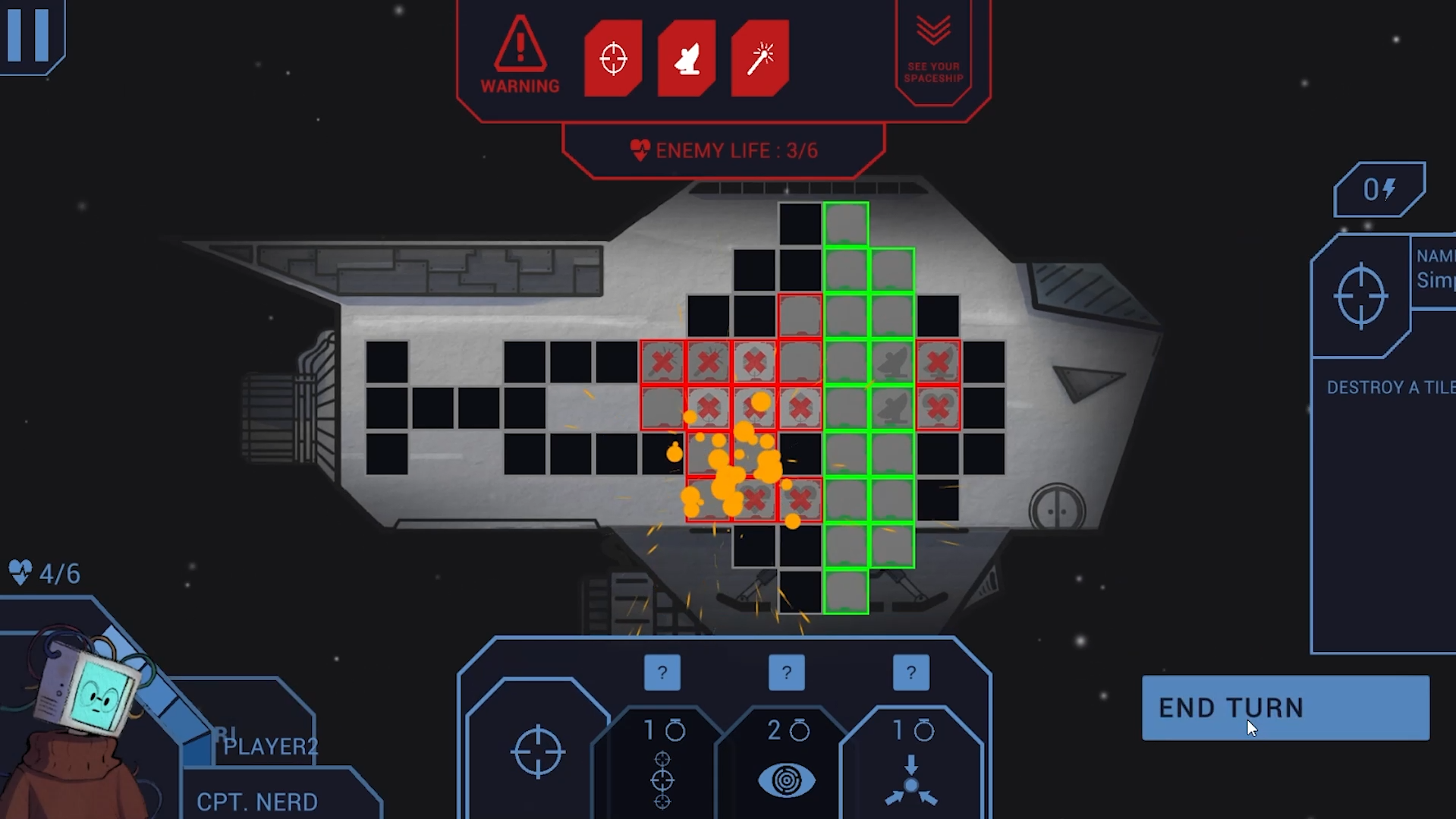Pause the game
The width and height of the screenshot is (1456, 819).
point(29,34)
